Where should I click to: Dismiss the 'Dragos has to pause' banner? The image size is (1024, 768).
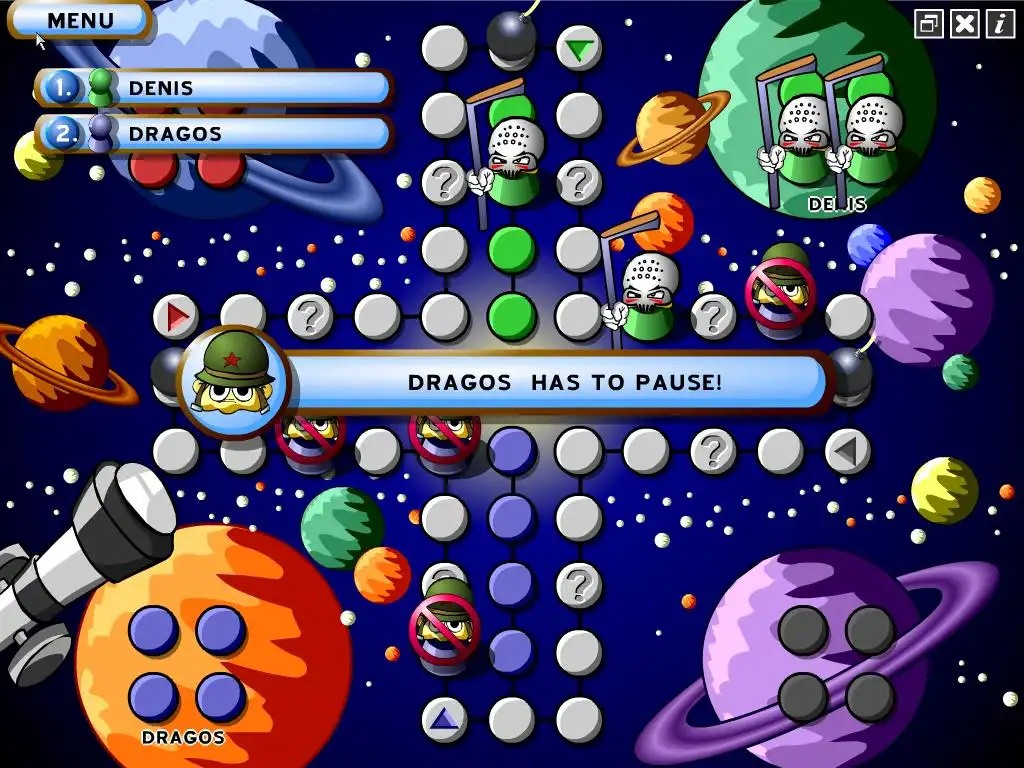[560, 382]
